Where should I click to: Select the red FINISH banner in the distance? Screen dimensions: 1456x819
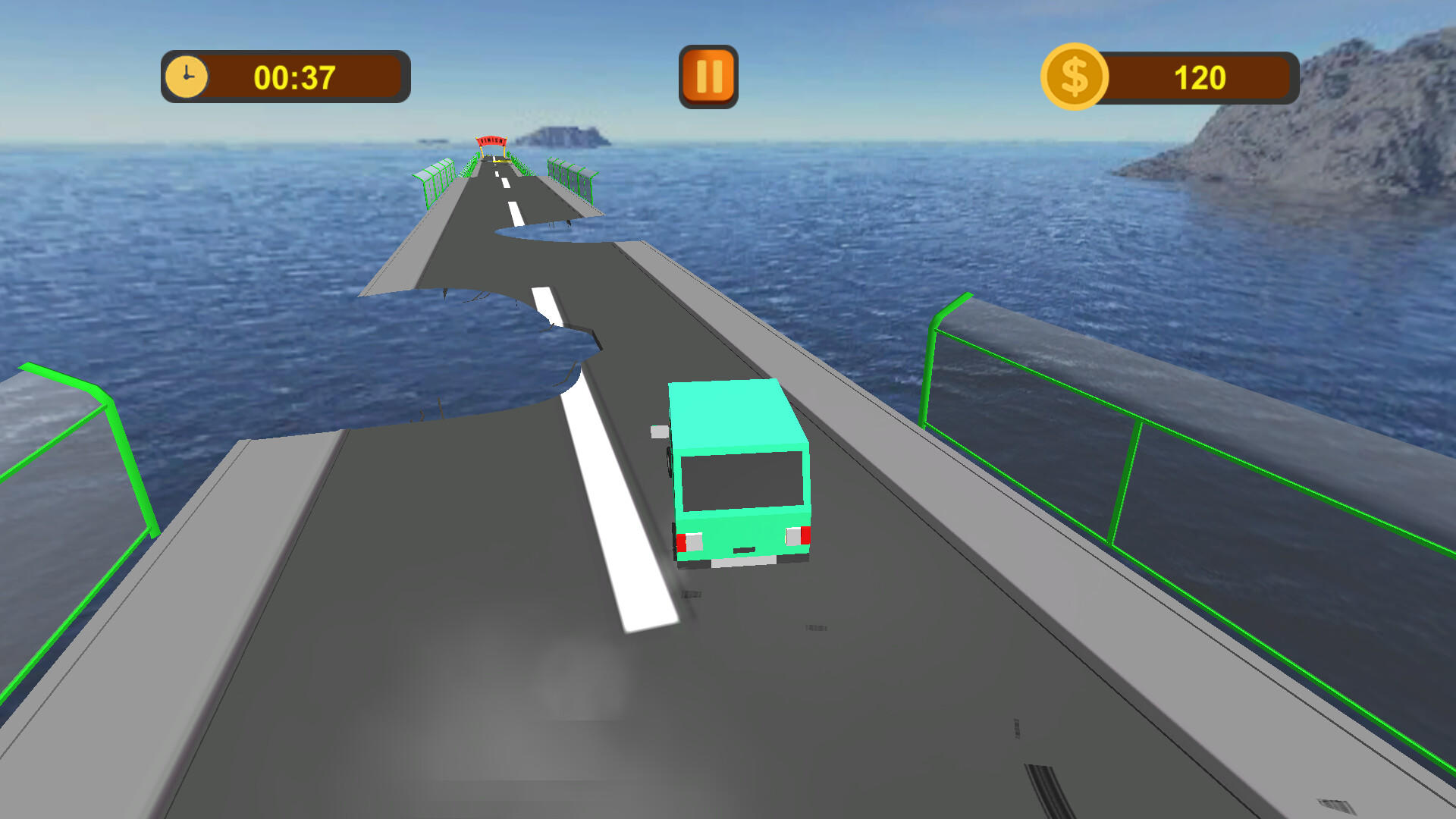489,140
